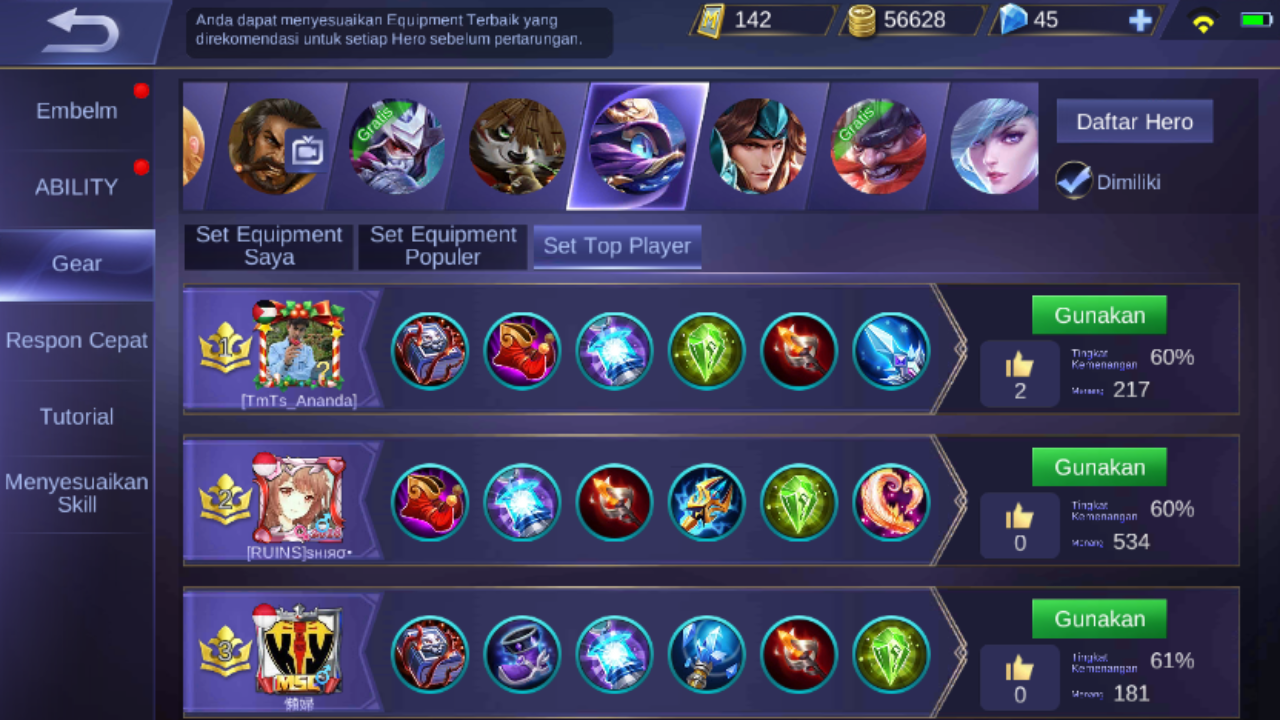Inspect the green gem item in Ananda's build
The width and height of the screenshot is (1280, 720).
[x=706, y=350]
